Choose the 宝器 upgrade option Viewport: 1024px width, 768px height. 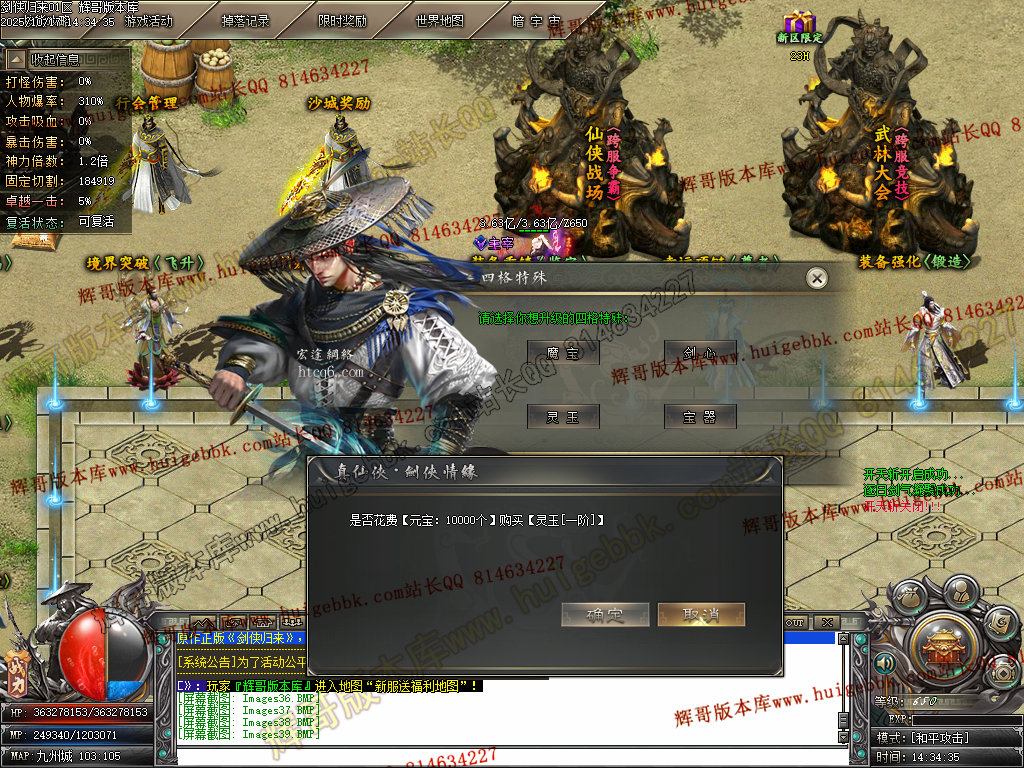(700, 417)
